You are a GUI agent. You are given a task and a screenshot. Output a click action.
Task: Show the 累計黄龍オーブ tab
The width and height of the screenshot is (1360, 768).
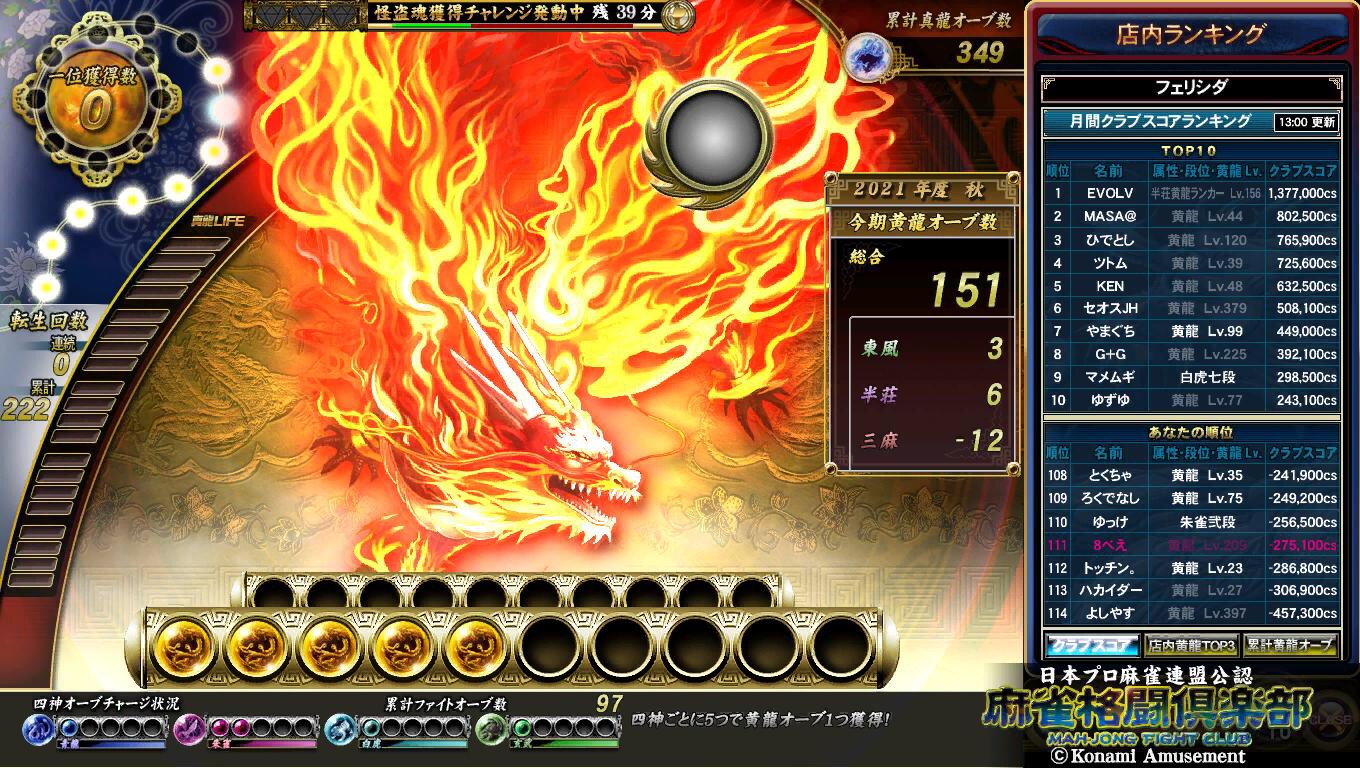point(1290,645)
